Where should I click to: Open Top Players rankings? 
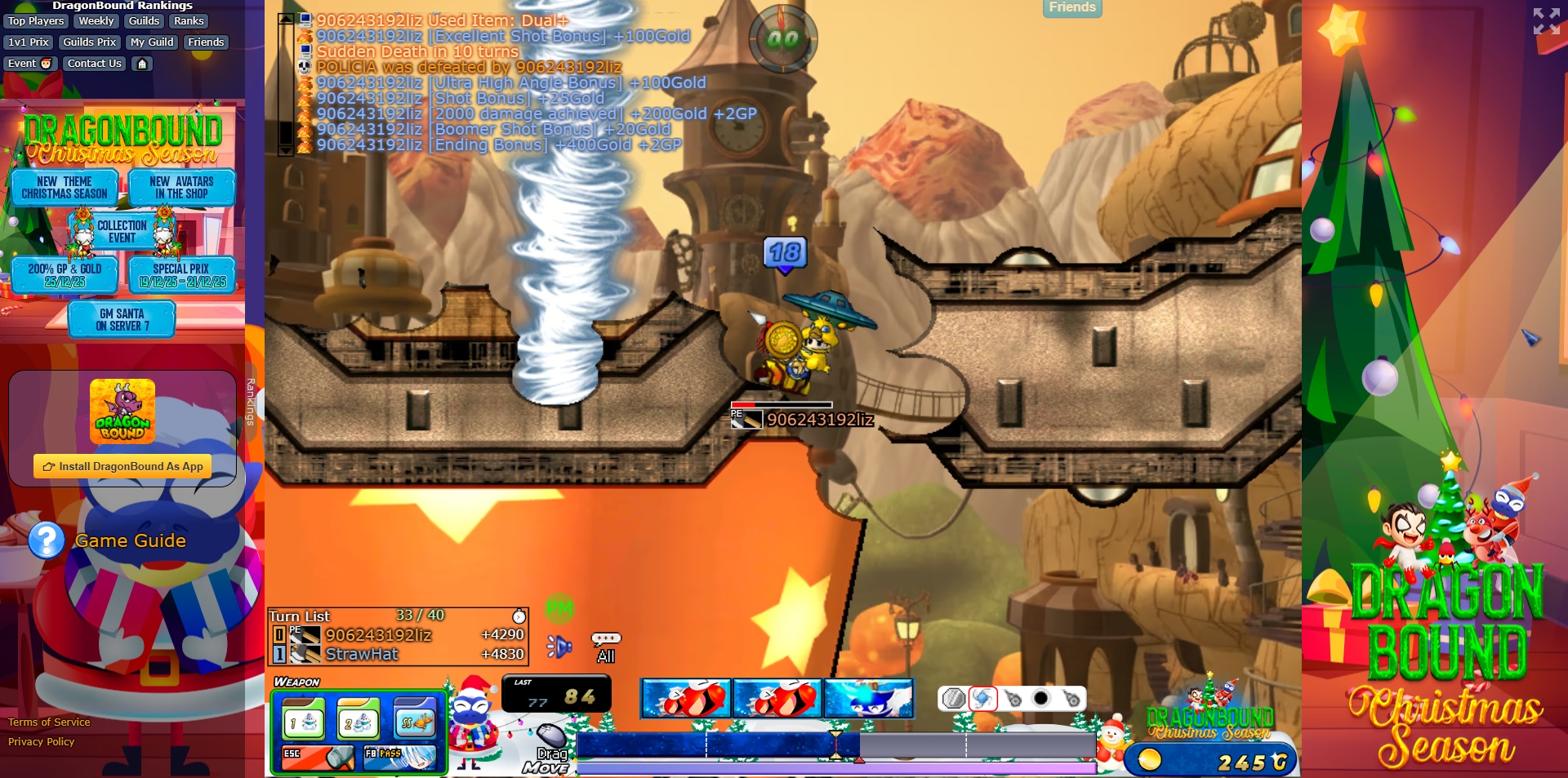(36, 21)
